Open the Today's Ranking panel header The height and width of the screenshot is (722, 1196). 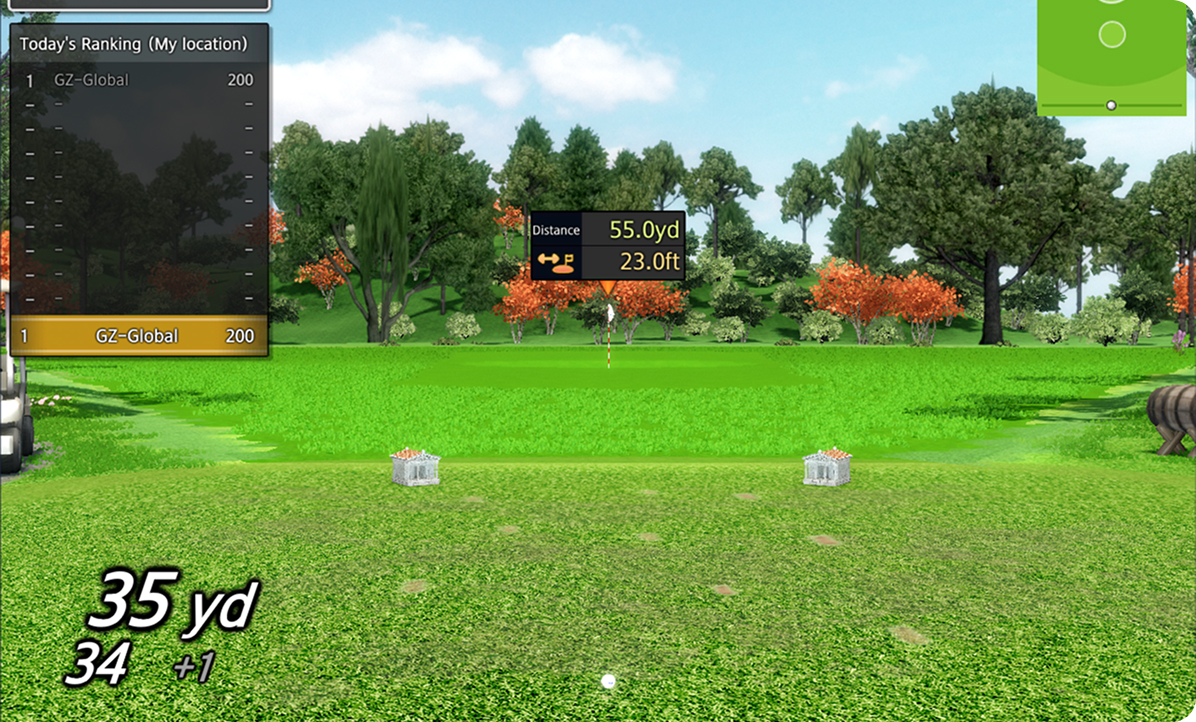pos(134,44)
